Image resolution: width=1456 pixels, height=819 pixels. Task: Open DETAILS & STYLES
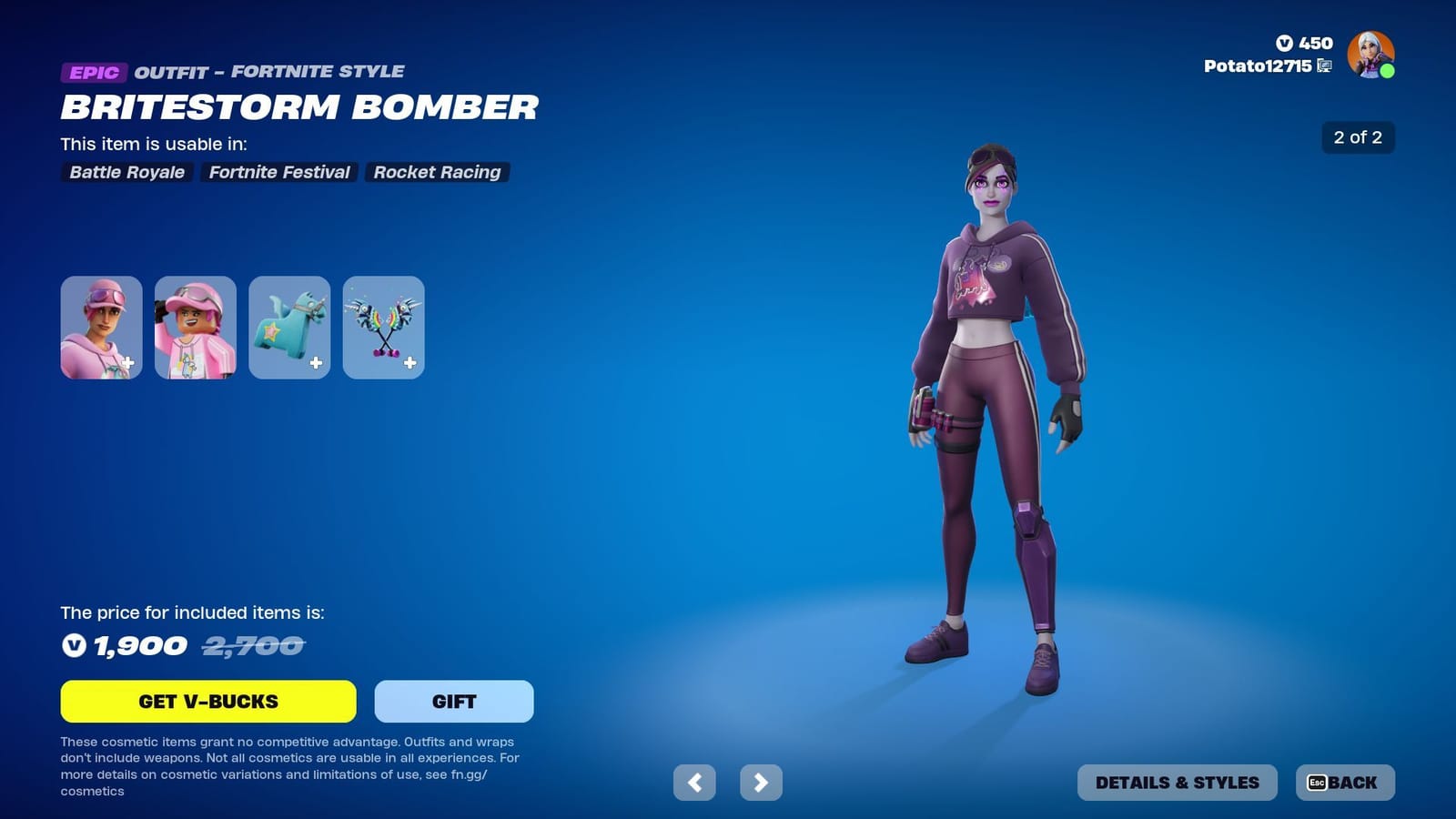pyautogui.click(x=1177, y=782)
